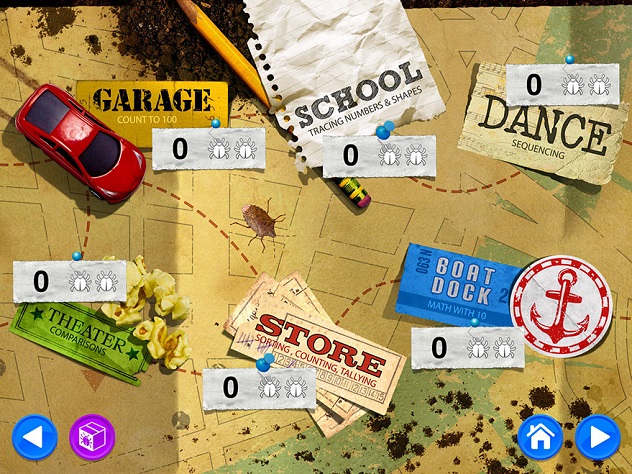Go back with the left arrow button
Image resolution: width=632 pixels, height=474 pixels.
pyautogui.click(x=35, y=437)
